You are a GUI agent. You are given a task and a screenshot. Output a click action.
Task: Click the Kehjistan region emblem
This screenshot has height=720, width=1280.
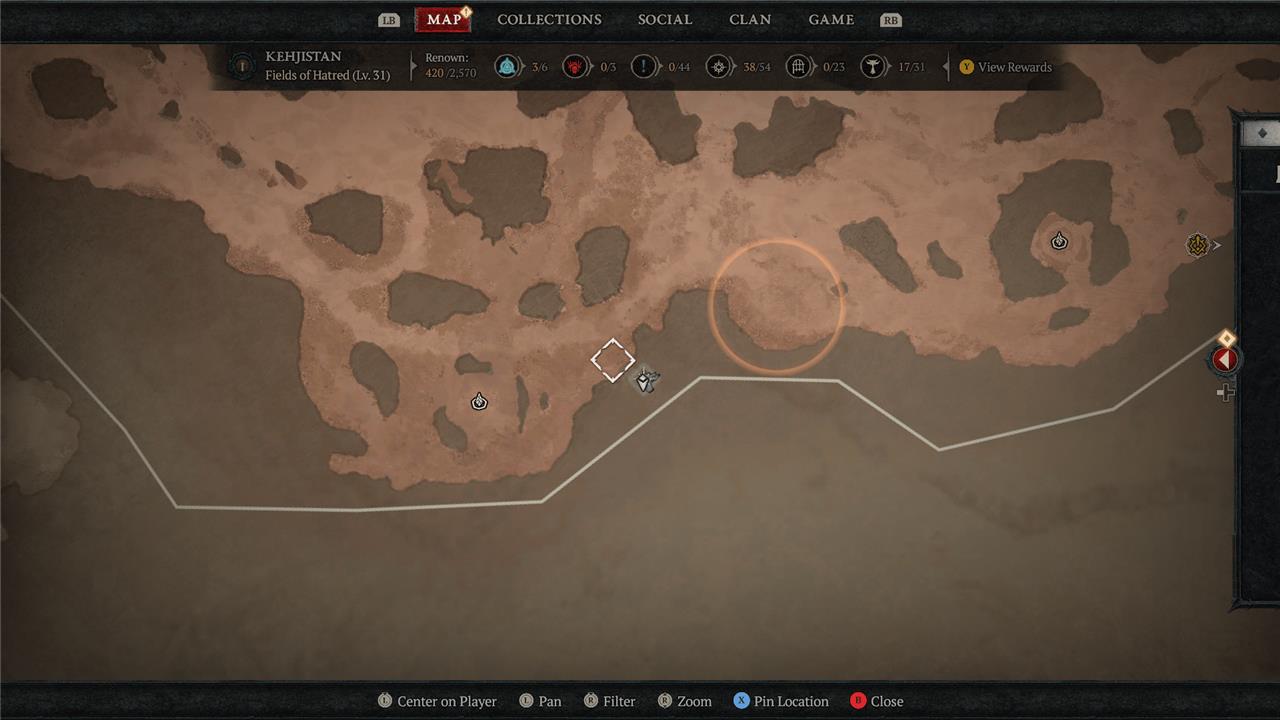[241, 67]
